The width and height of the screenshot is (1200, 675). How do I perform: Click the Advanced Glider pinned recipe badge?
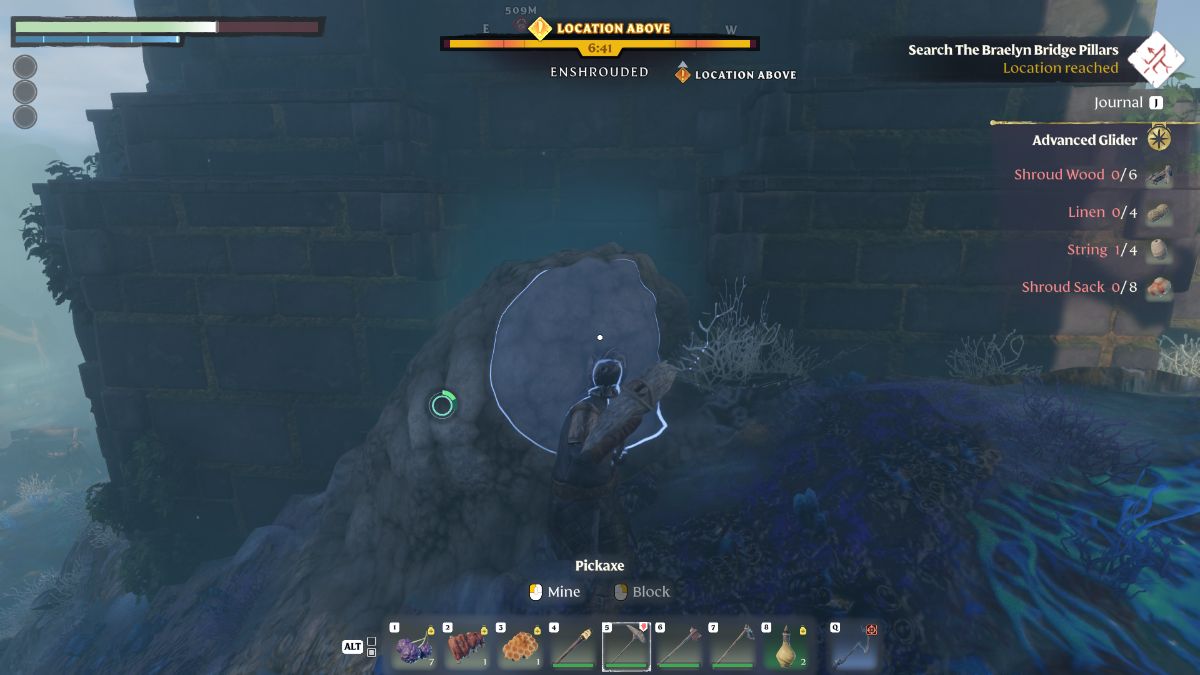1159,139
